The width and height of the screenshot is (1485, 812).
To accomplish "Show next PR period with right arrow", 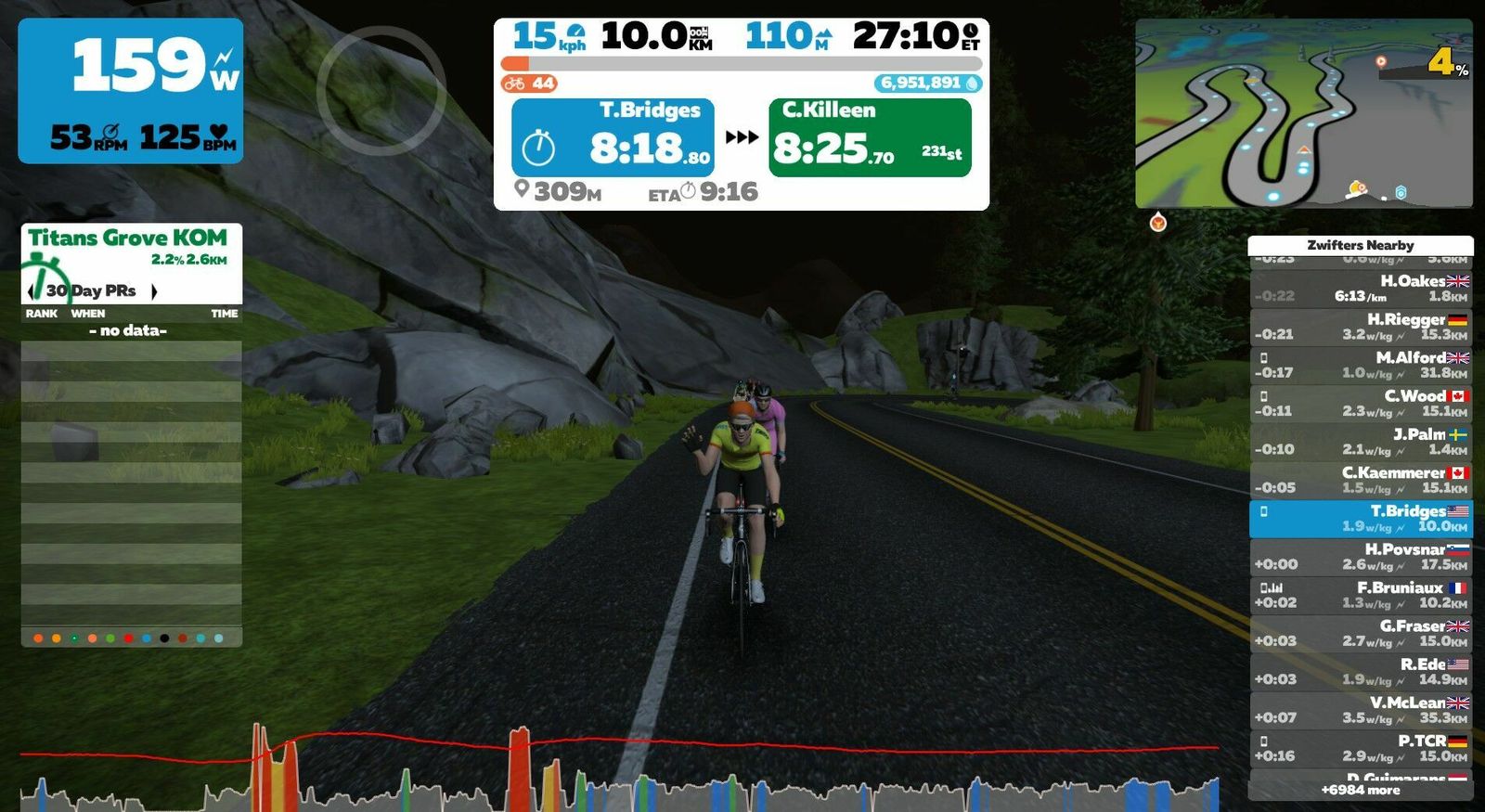I will (154, 291).
